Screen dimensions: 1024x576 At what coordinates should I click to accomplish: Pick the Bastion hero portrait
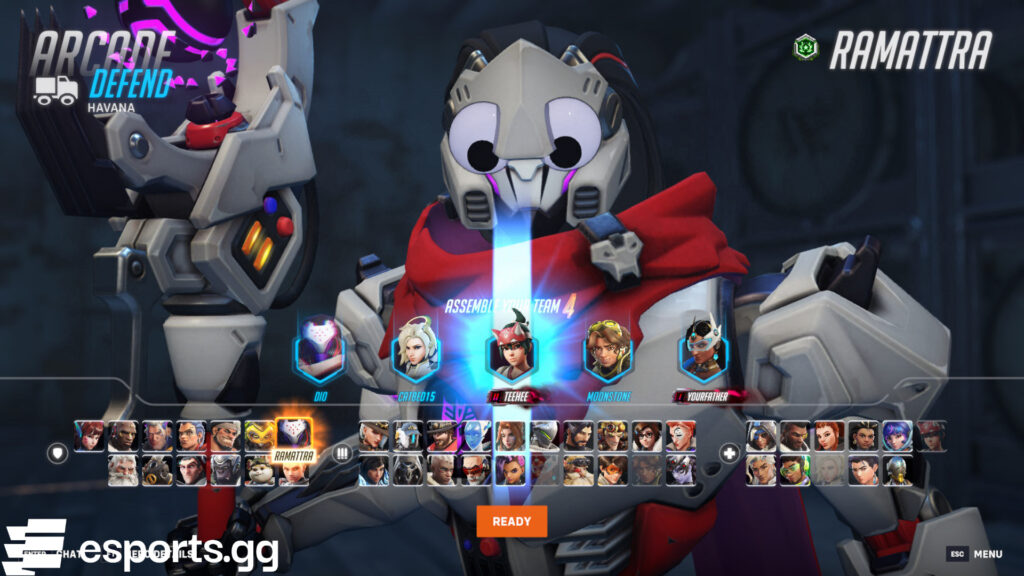pyautogui.click(x=408, y=435)
